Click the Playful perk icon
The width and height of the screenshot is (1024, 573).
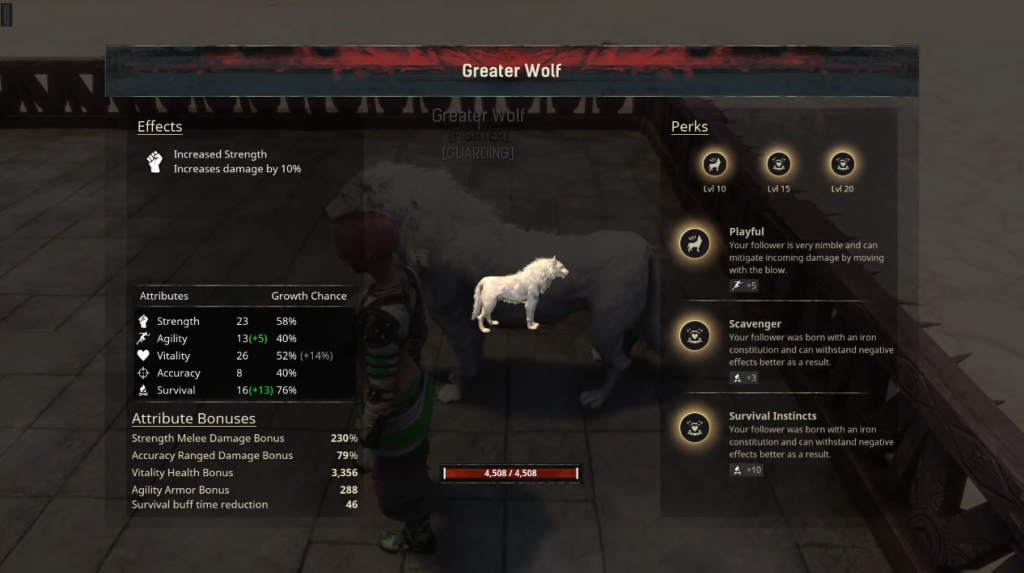695,243
